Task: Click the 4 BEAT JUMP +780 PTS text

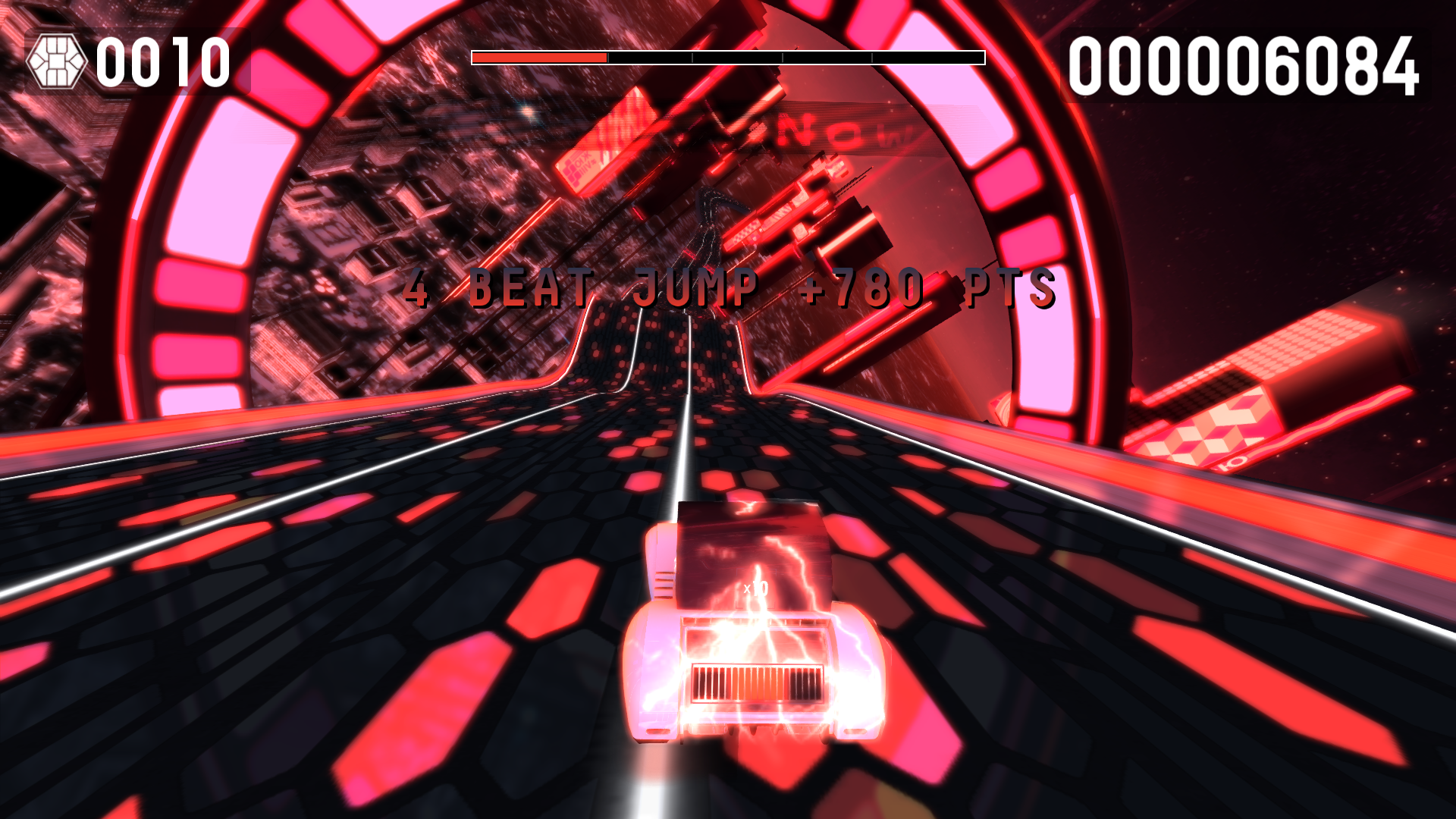Action: pyautogui.click(x=728, y=287)
